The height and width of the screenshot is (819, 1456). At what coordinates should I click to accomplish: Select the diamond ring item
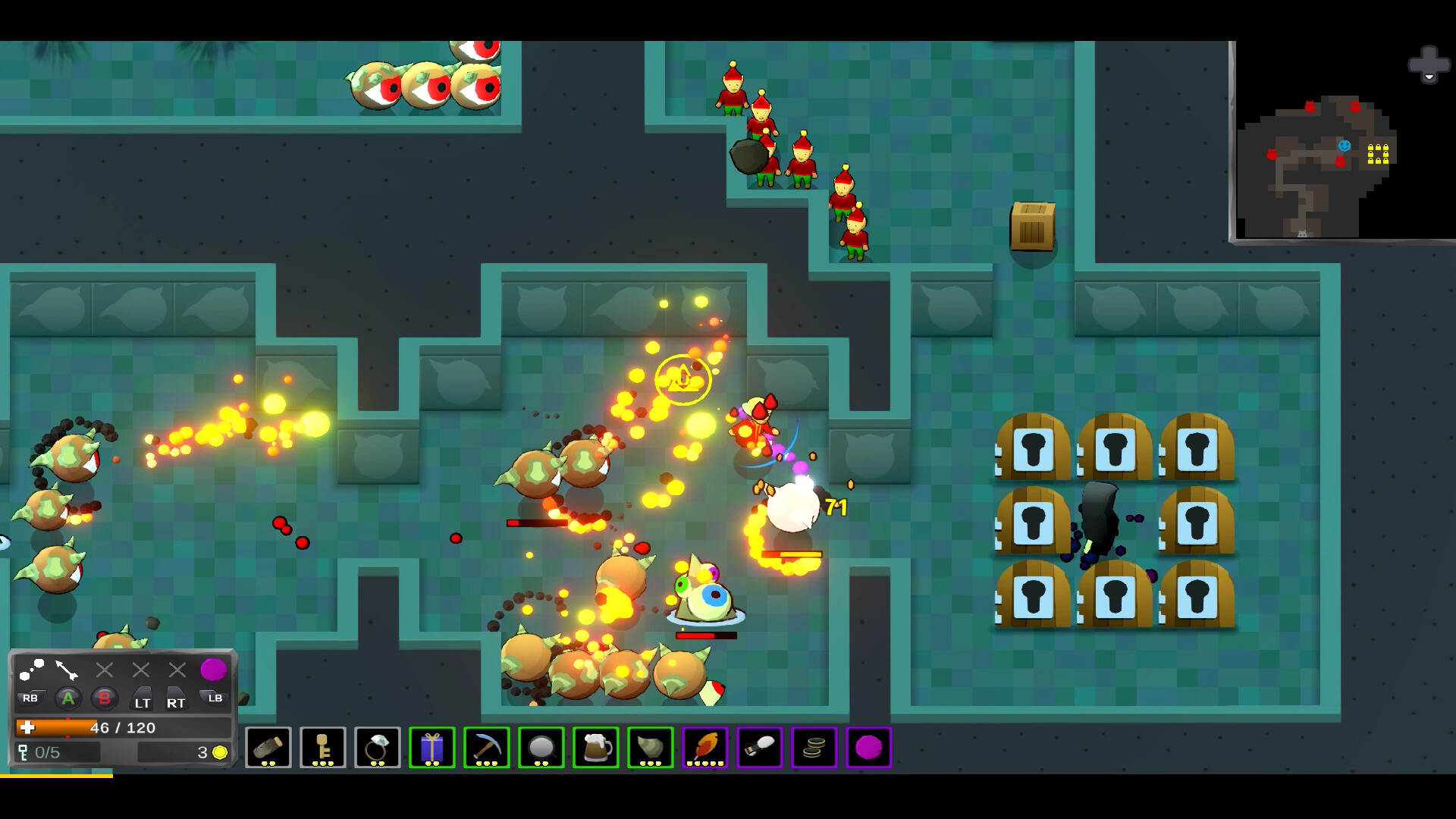coord(377,748)
